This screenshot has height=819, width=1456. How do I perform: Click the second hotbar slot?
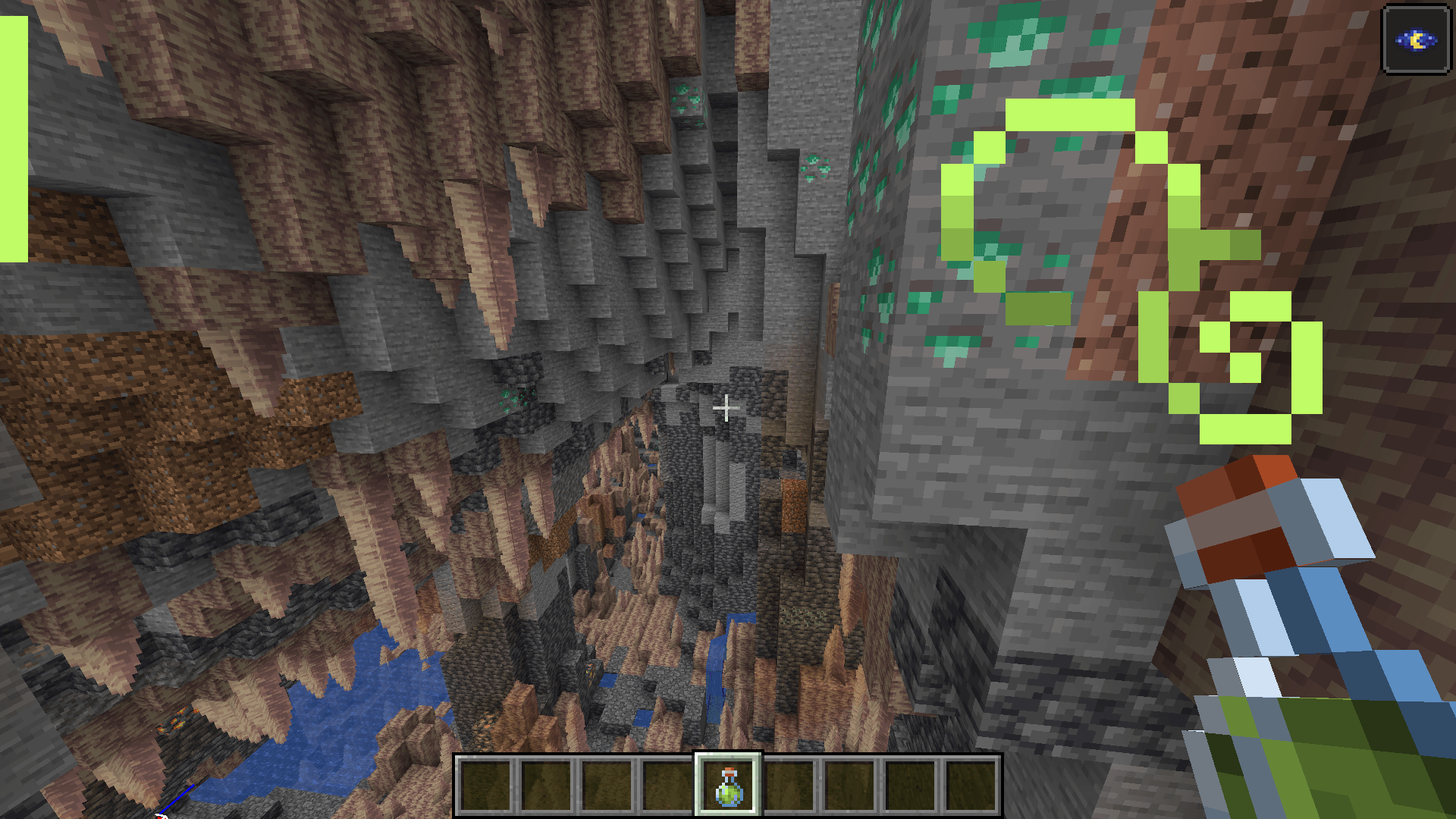pos(545,789)
